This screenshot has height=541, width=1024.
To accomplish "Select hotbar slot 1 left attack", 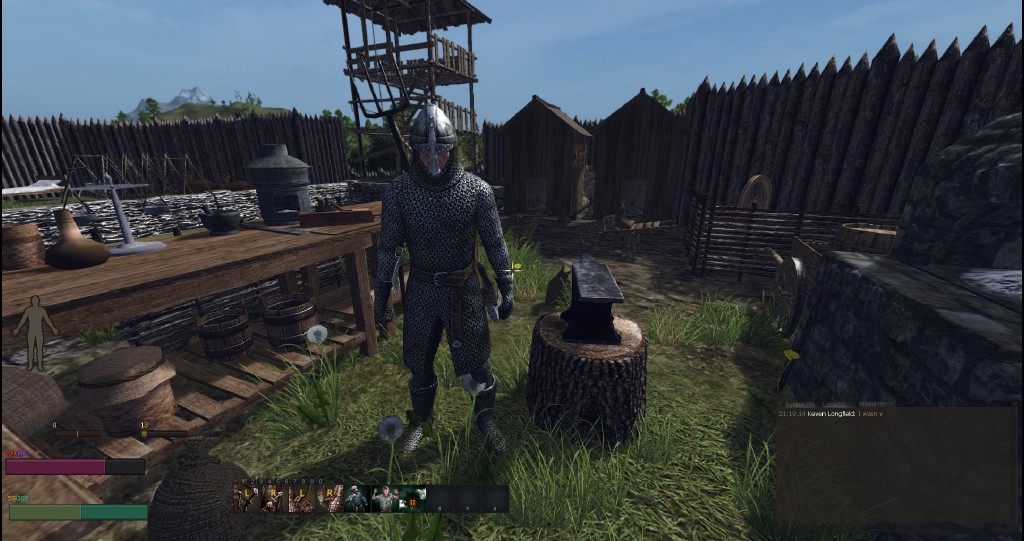I will tap(247, 499).
